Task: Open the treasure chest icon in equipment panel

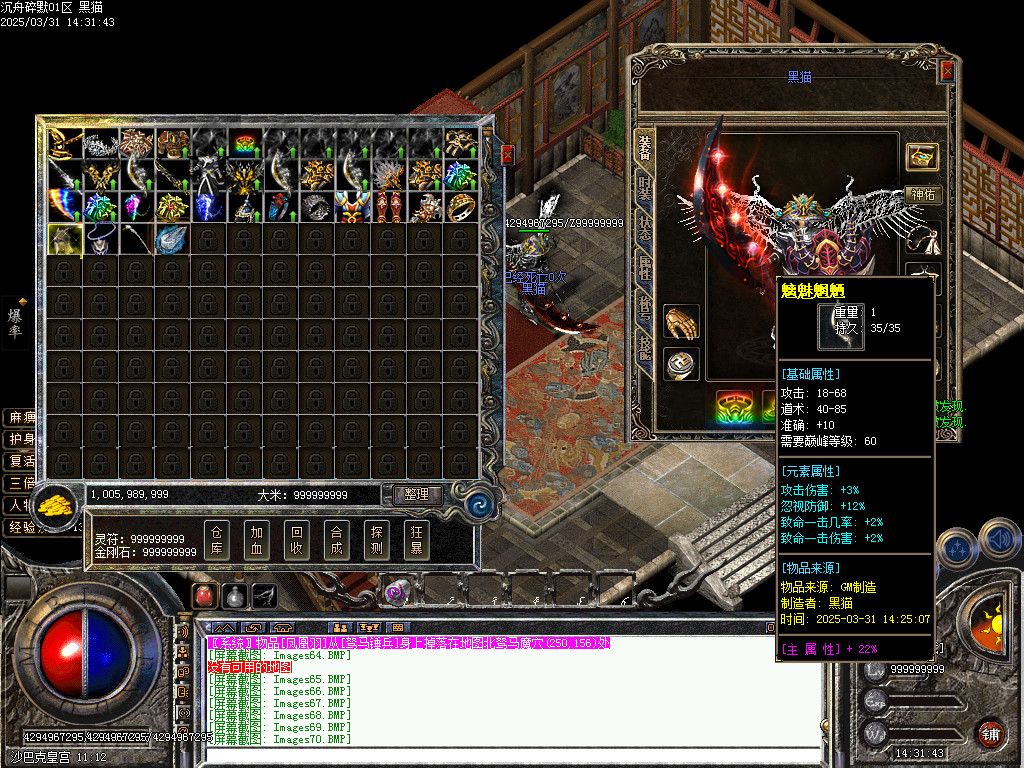Action: point(922,156)
